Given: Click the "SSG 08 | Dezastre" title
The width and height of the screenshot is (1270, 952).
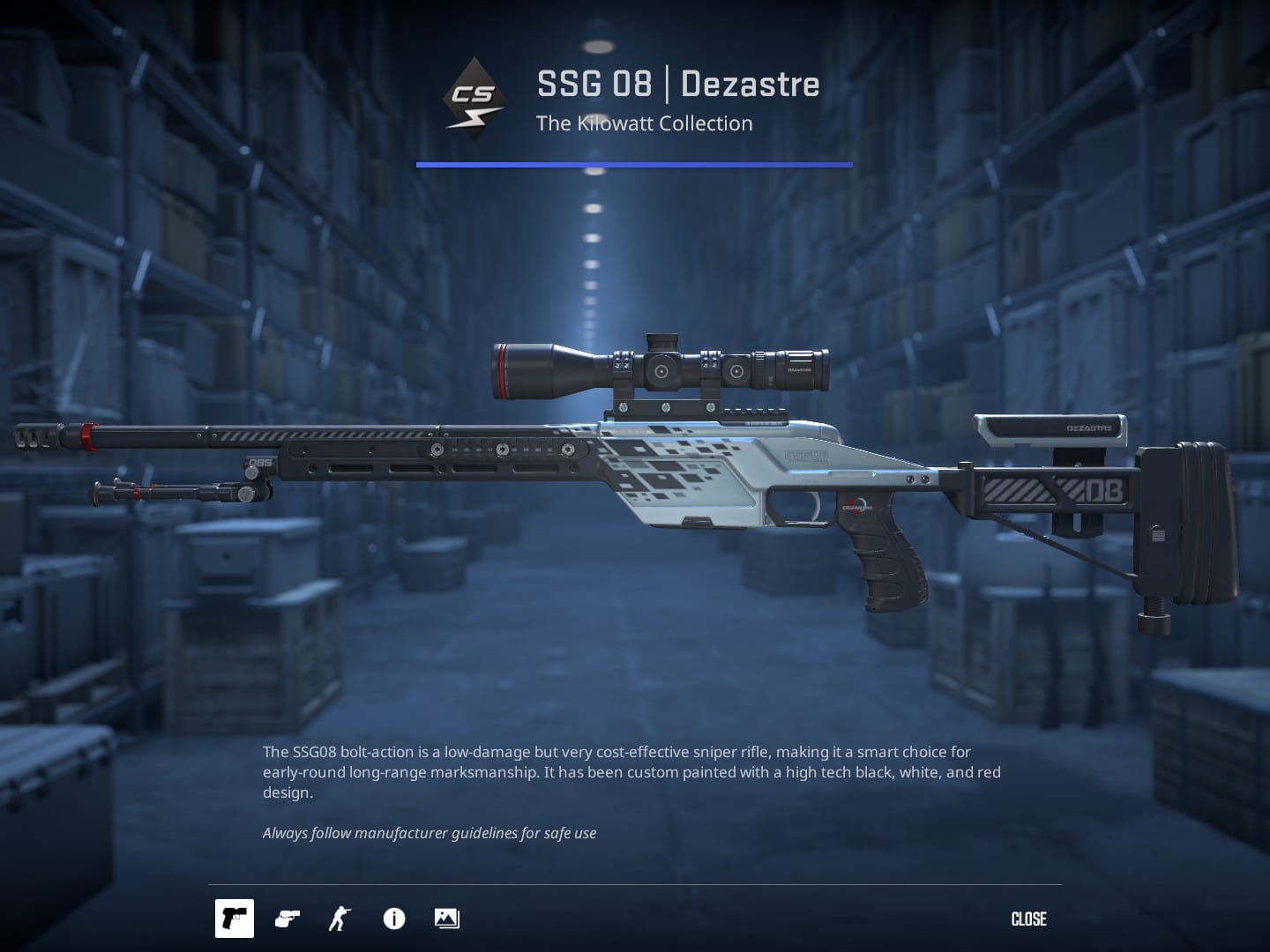Looking at the screenshot, I should [x=677, y=84].
